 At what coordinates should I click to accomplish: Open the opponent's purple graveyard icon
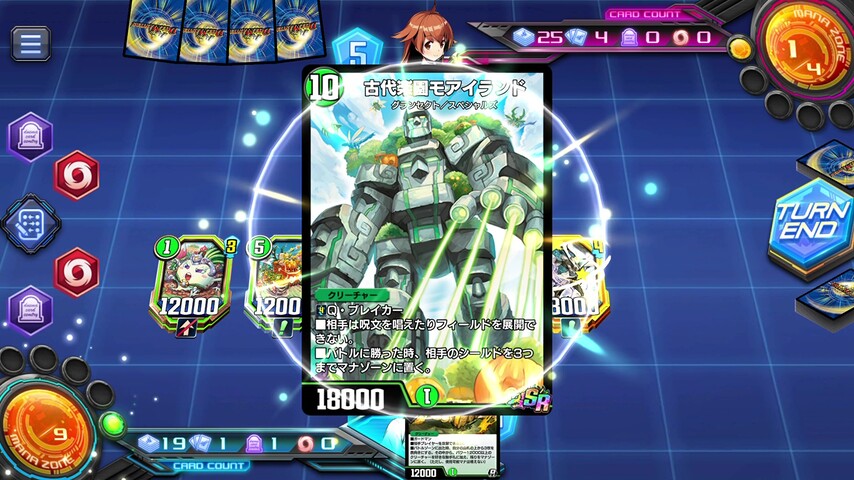click(x=30, y=137)
